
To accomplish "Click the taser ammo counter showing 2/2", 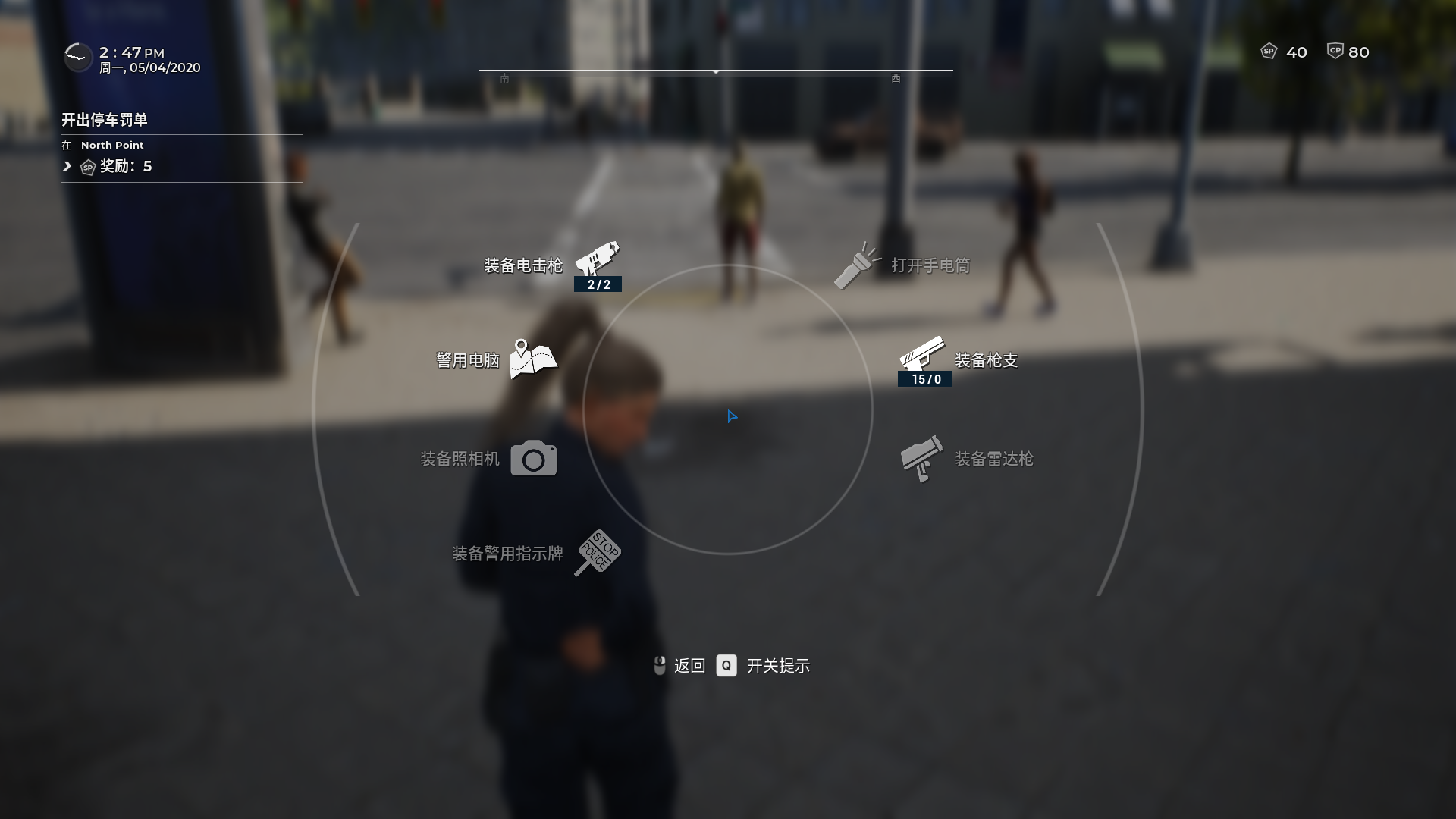I will [598, 286].
